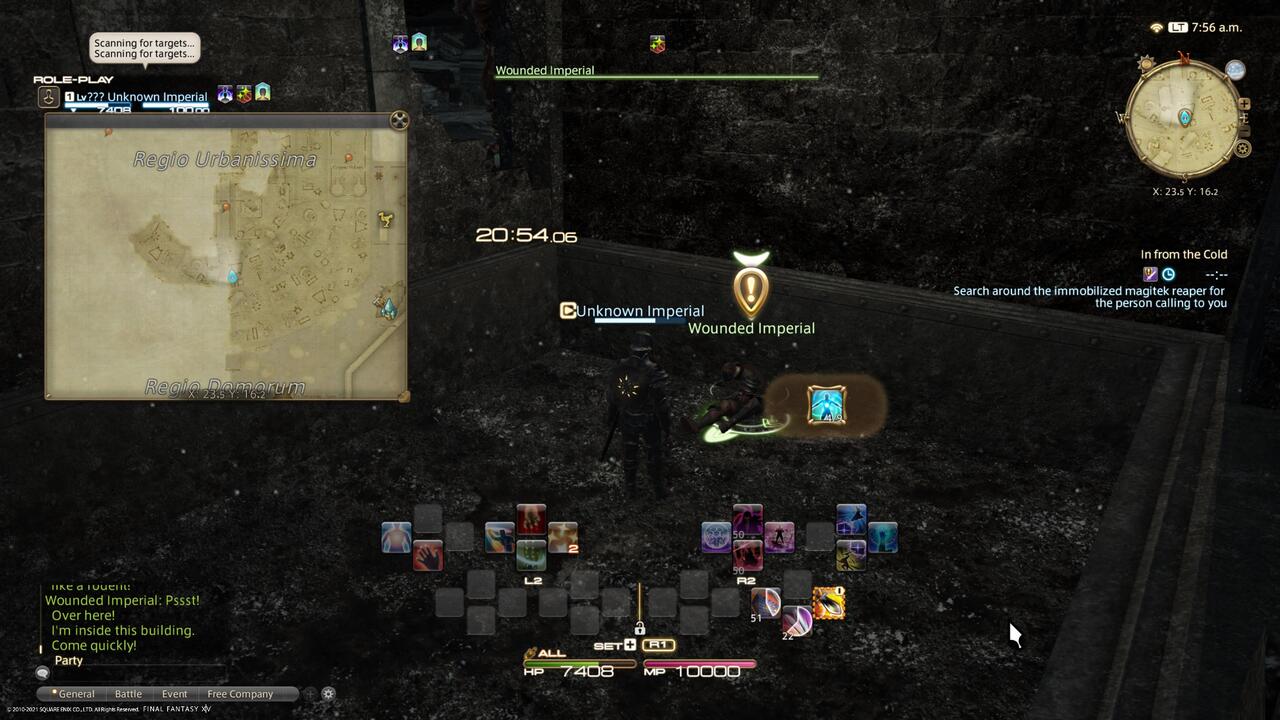Open the minimap settings gear

[1242, 147]
